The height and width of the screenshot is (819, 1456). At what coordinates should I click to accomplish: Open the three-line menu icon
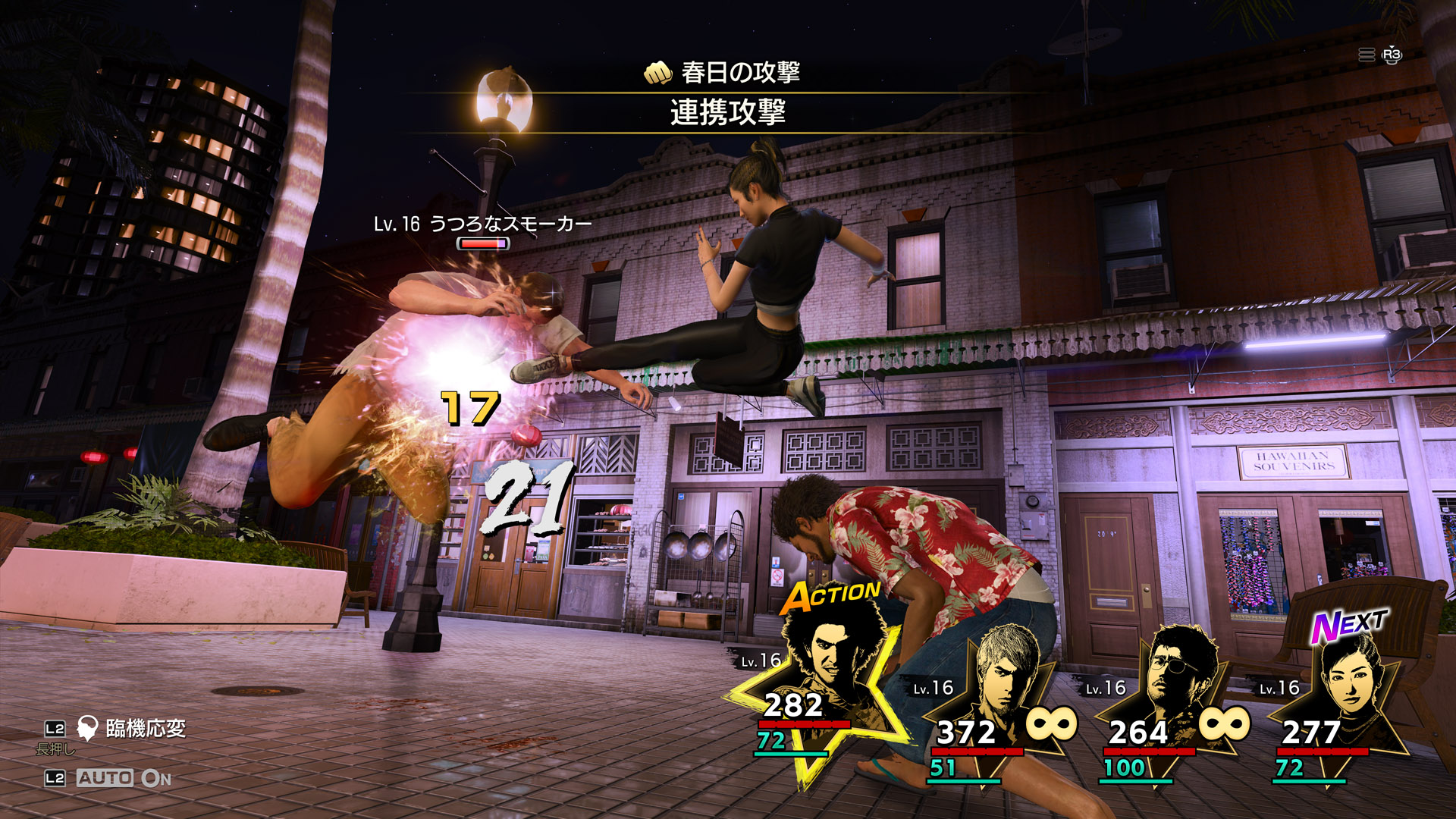pyautogui.click(x=1367, y=55)
